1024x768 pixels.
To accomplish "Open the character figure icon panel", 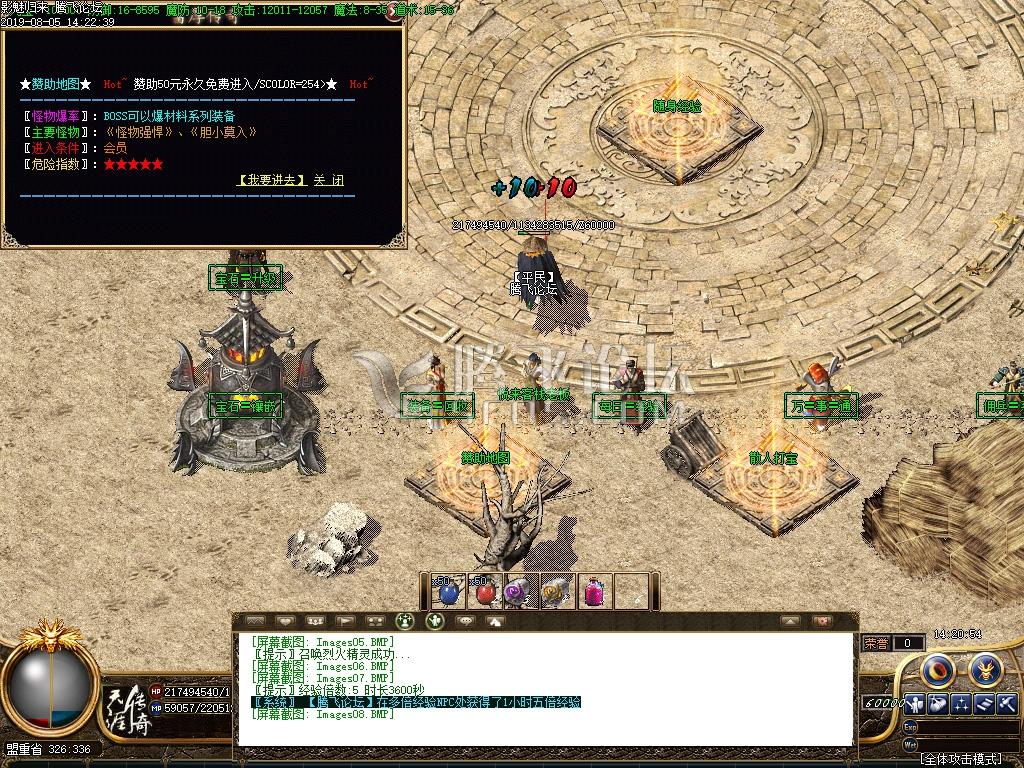I will tap(914, 703).
